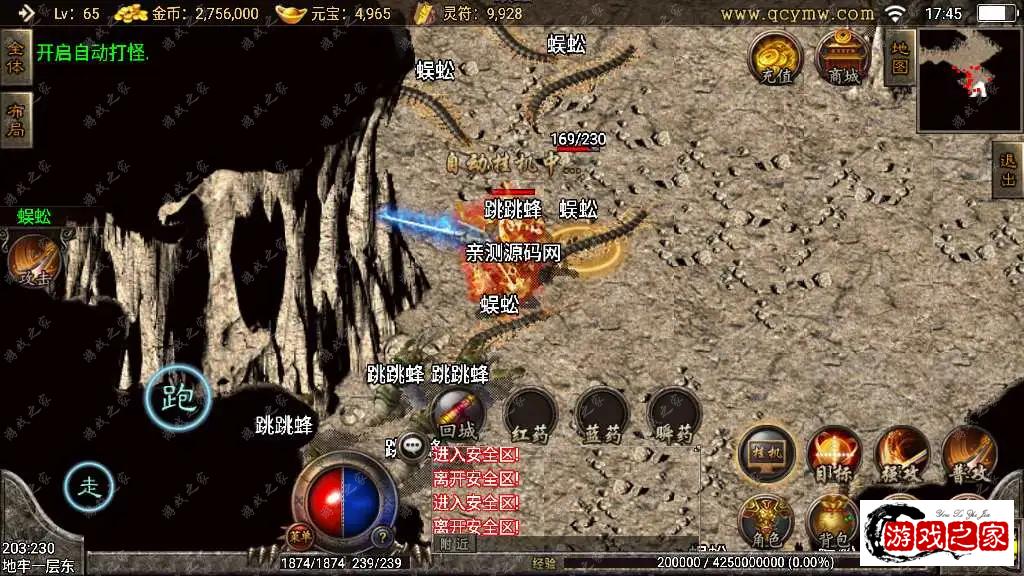
Task: Use the 回城 town return scroll
Action: click(x=458, y=413)
